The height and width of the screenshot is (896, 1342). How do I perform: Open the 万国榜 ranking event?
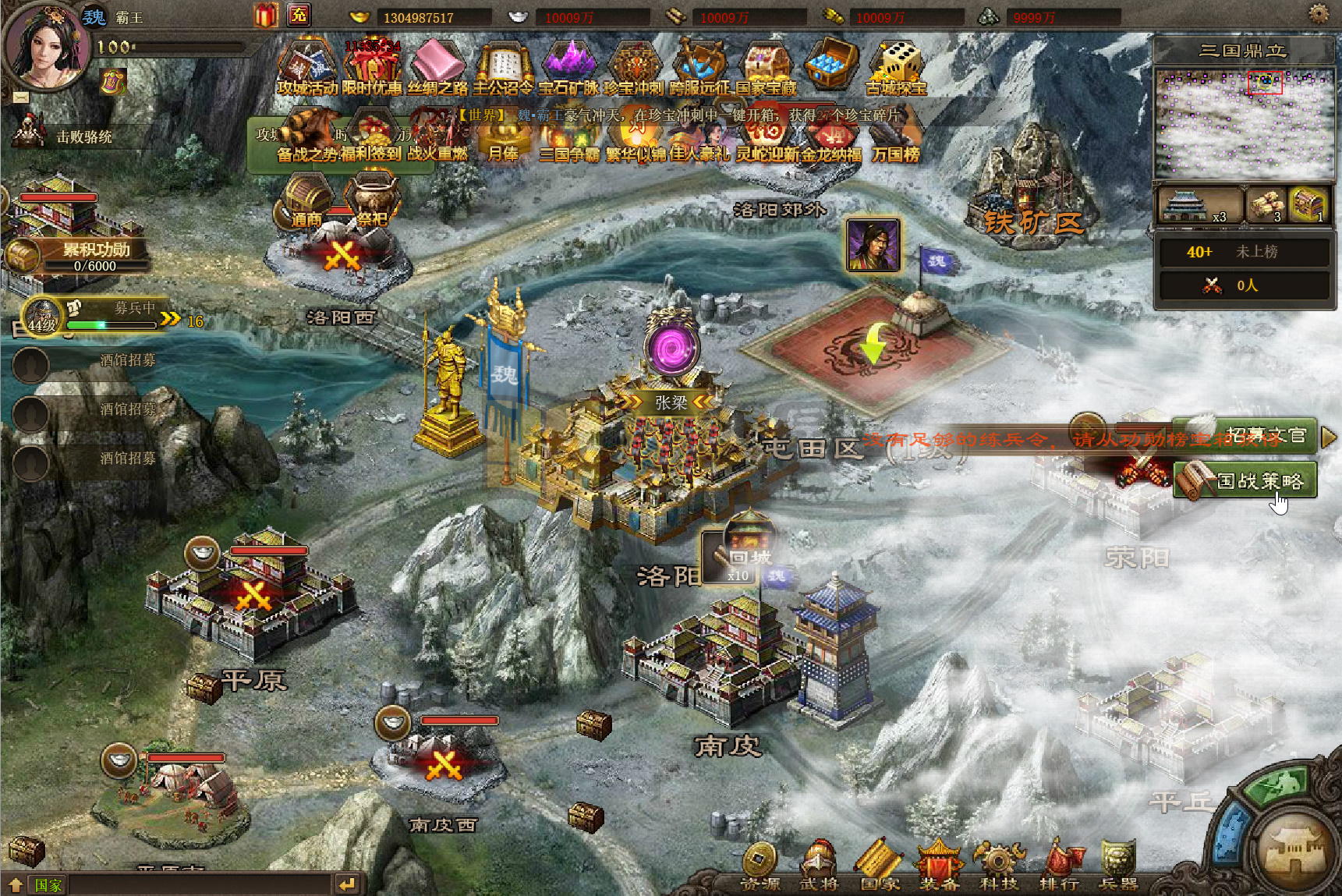coord(896,140)
